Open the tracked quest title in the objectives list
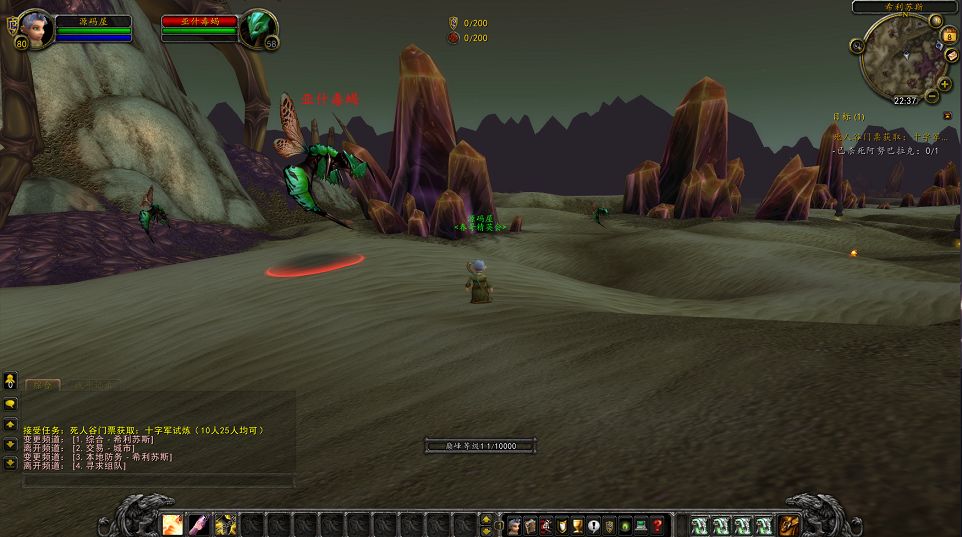 pyautogui.click(x=886, y=136)
